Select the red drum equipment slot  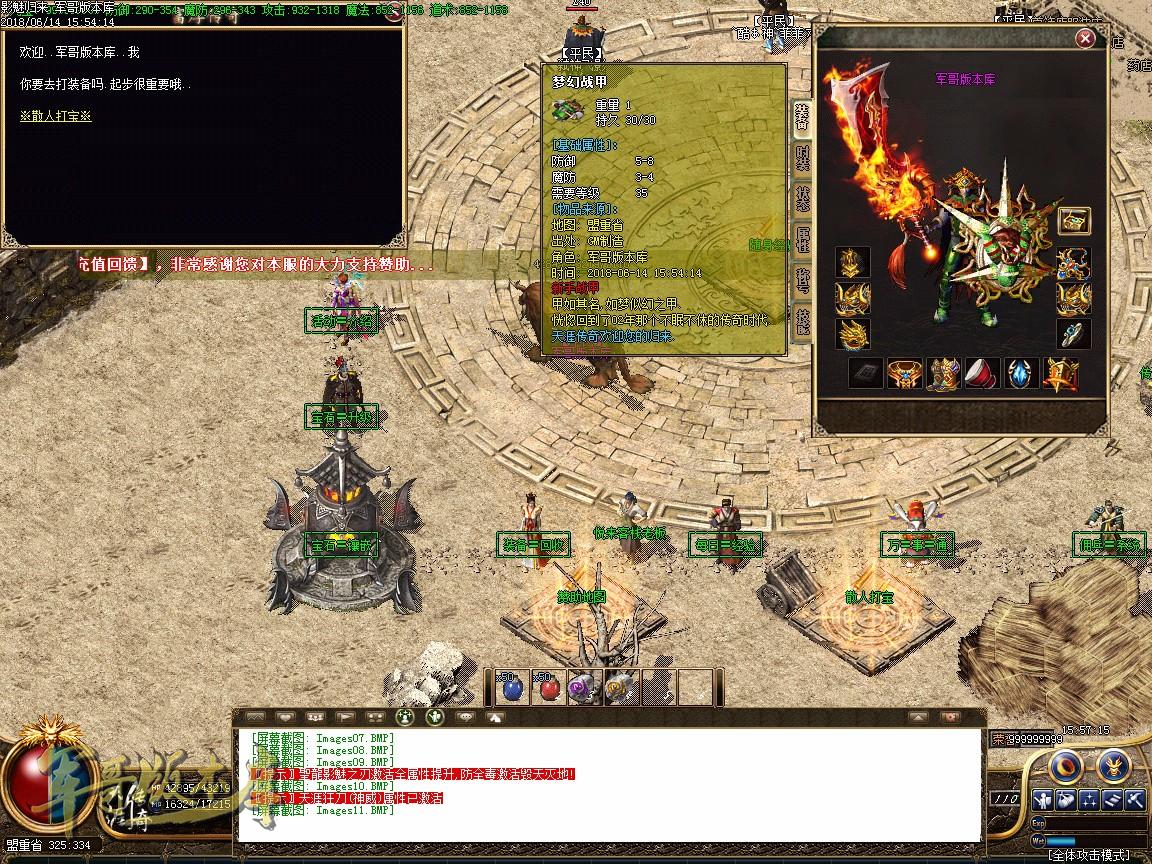pos(983,374)
